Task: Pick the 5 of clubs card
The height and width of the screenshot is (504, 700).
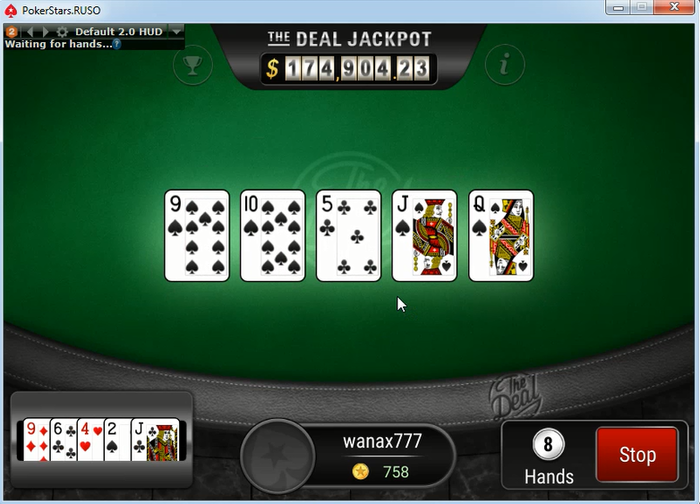Action: pos(349,236)
